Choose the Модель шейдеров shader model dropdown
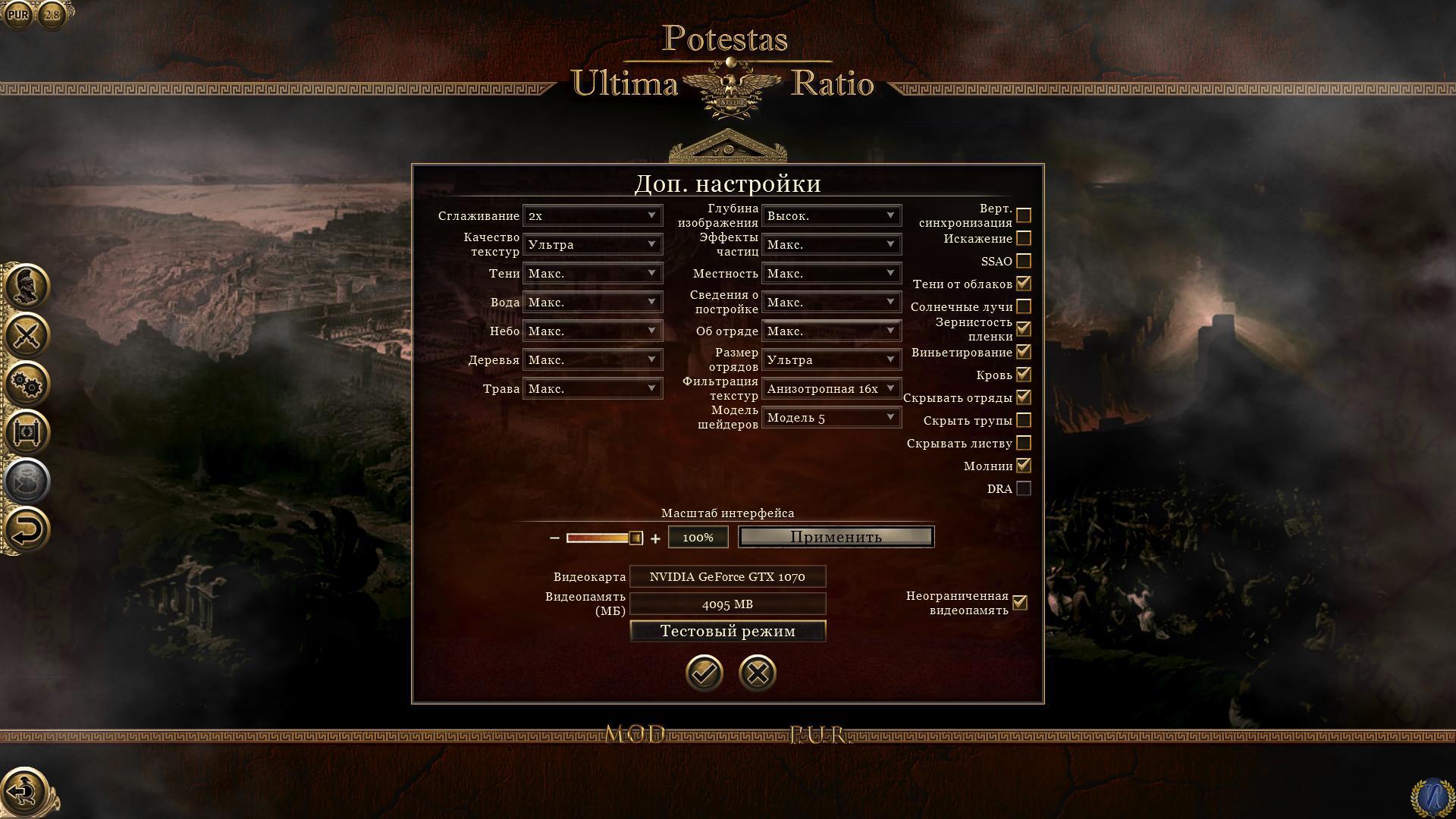1456x819 pixels. pyautogui.click(x=831, y=417)
